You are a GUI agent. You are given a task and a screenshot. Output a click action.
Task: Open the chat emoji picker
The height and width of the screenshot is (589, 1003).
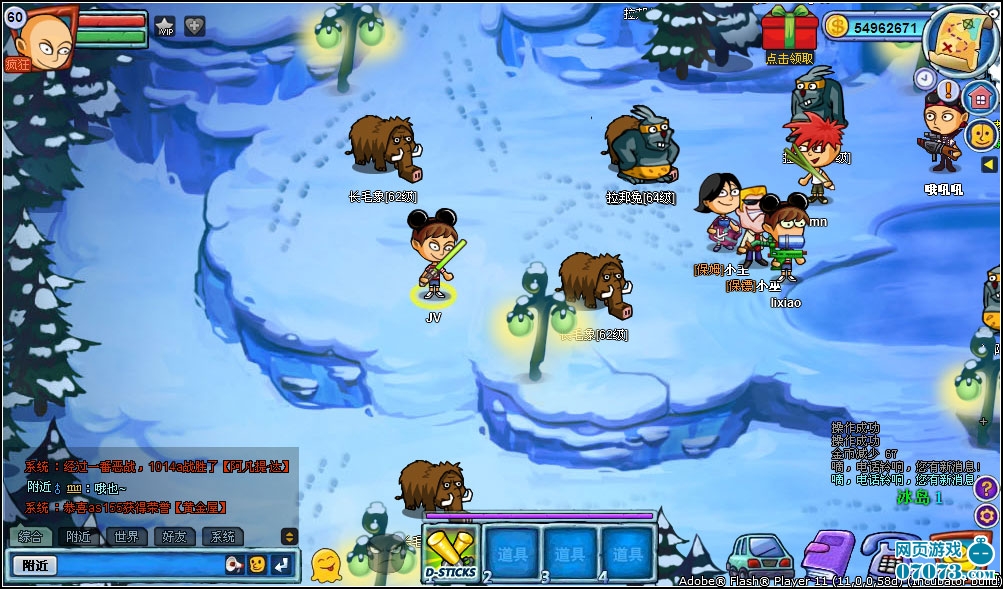257,565
